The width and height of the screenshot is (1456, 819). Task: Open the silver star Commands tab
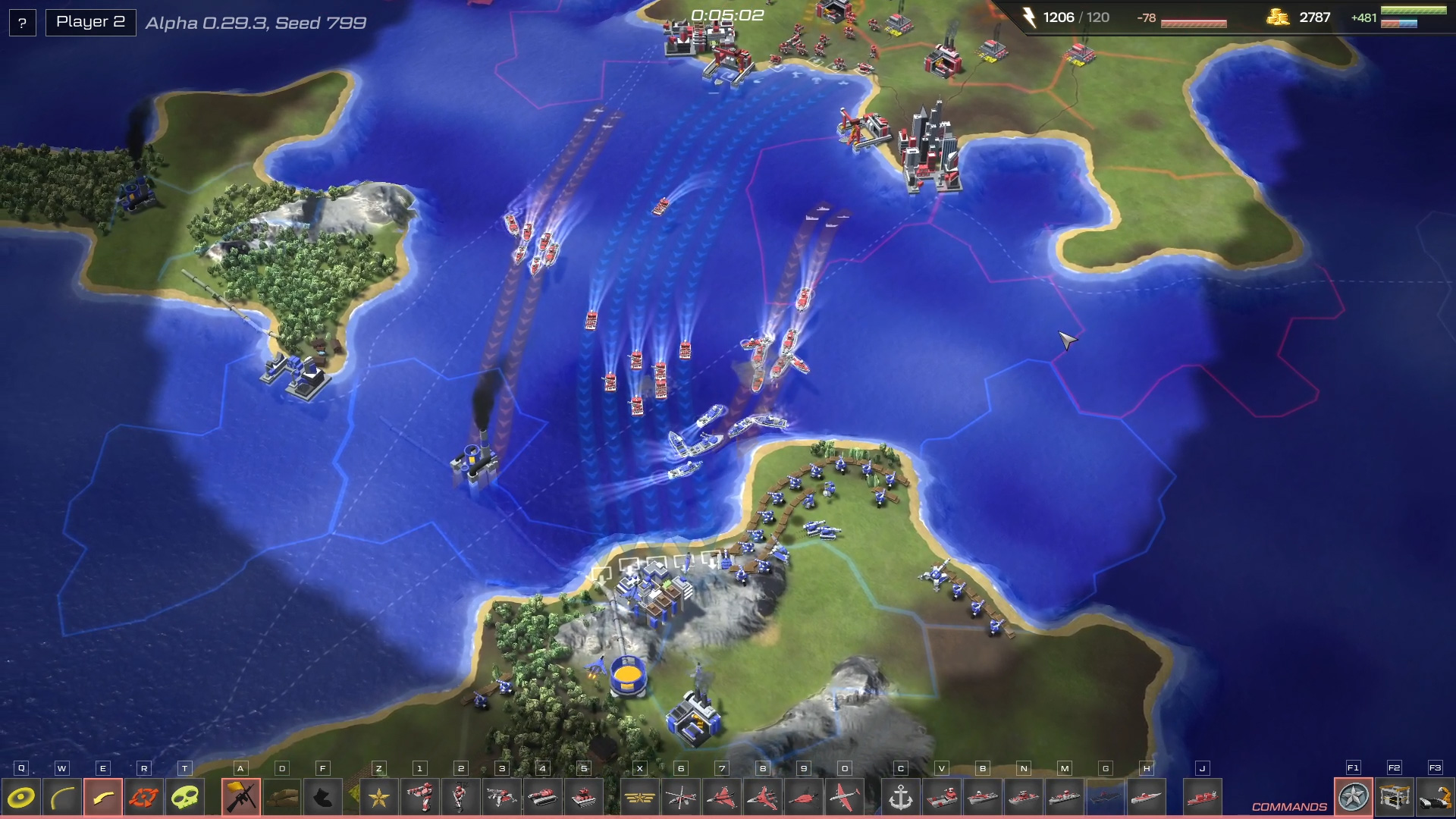1354,798
